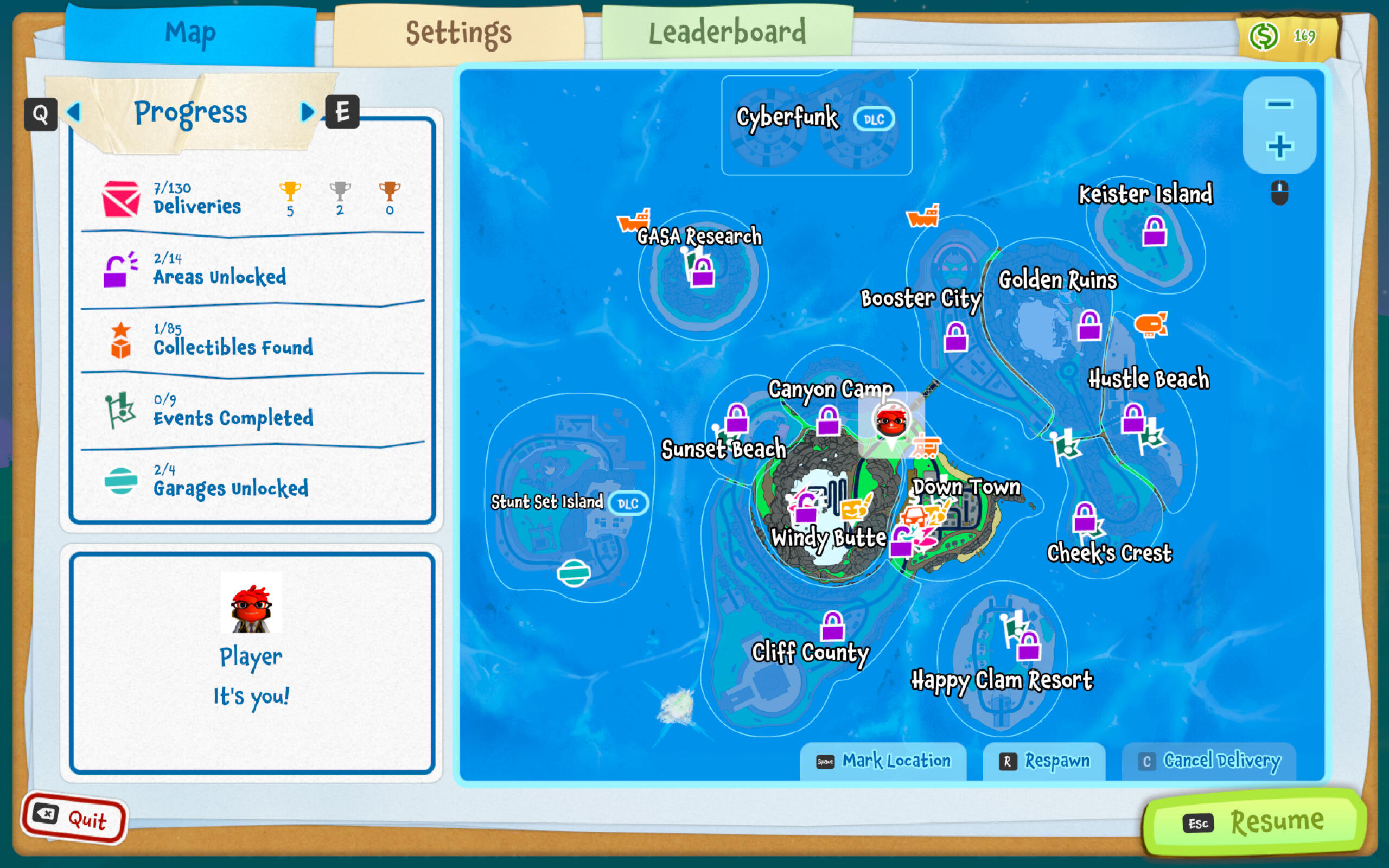Respawn your courier
The image size is (1389, 868).
tap(1043, 761)
